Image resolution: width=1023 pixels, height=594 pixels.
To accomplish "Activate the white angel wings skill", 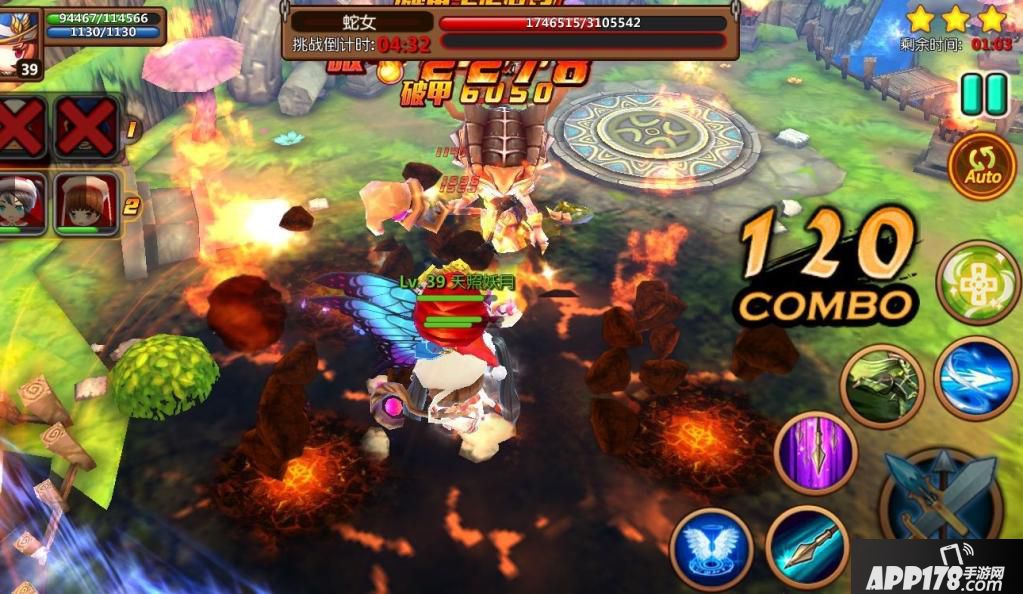I will [711, 549].
